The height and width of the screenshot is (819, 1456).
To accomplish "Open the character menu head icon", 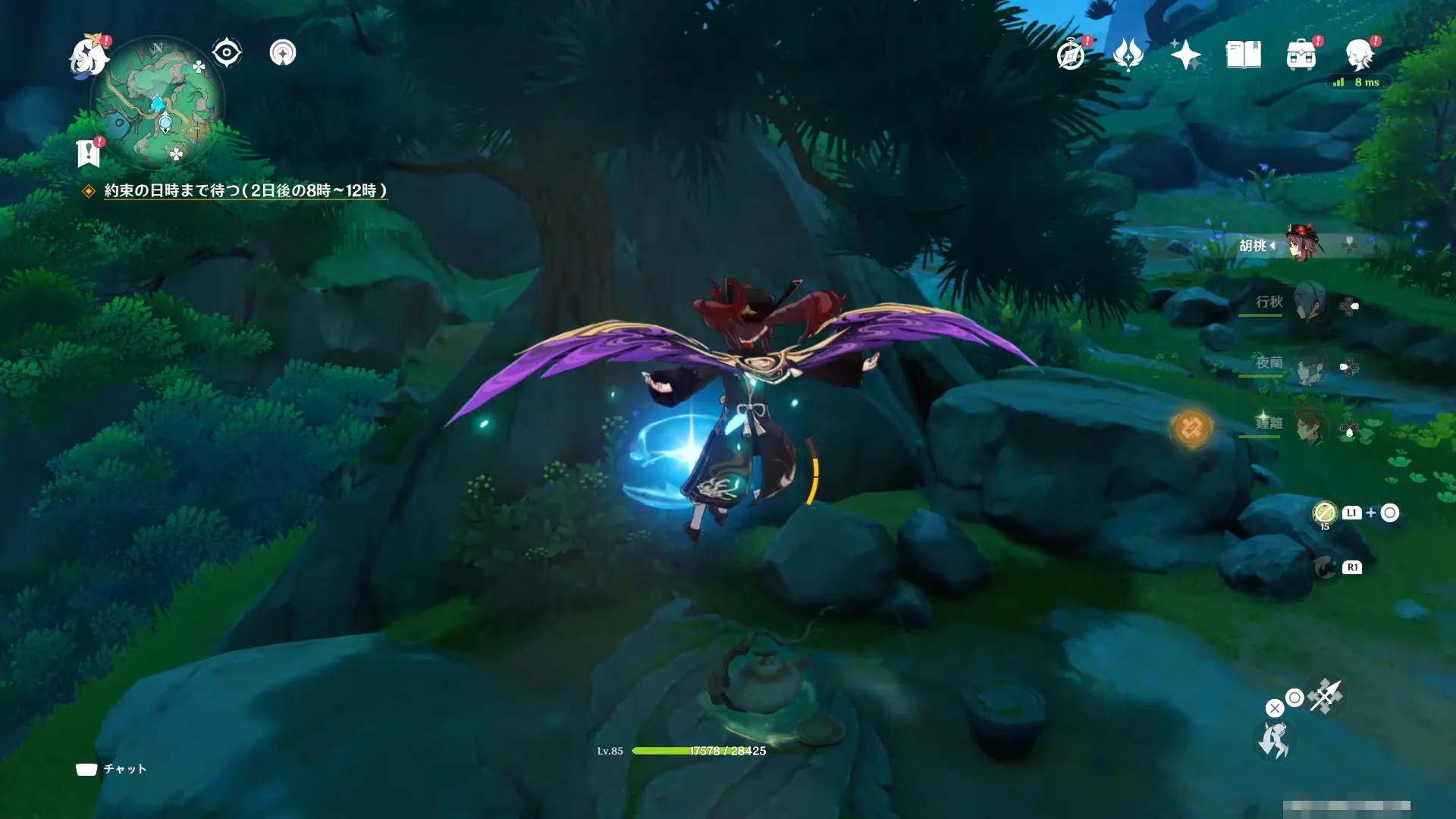I will [x=1359, y=55].
